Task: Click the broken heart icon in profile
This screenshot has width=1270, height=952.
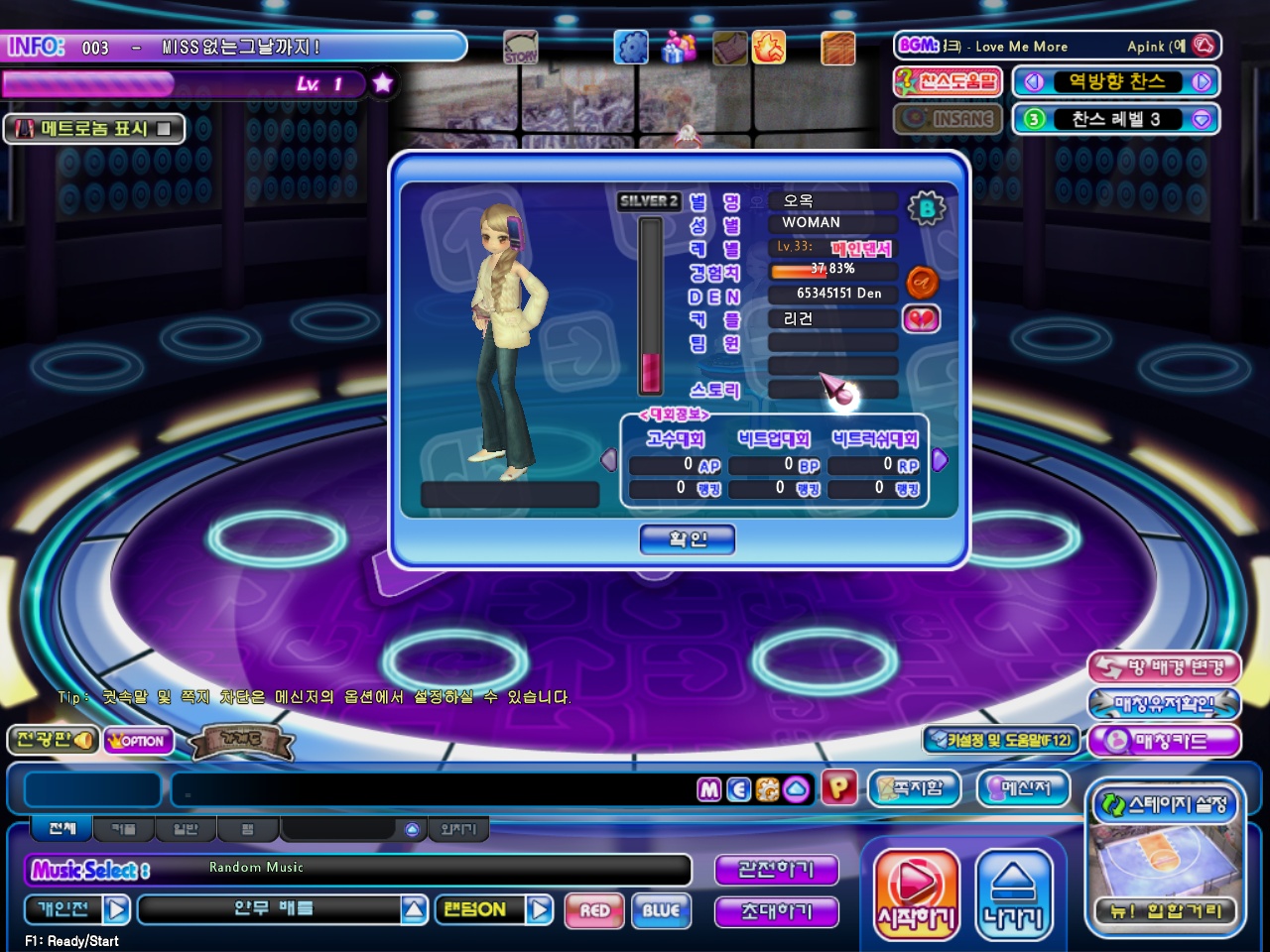Action: (x=921, y=319)
